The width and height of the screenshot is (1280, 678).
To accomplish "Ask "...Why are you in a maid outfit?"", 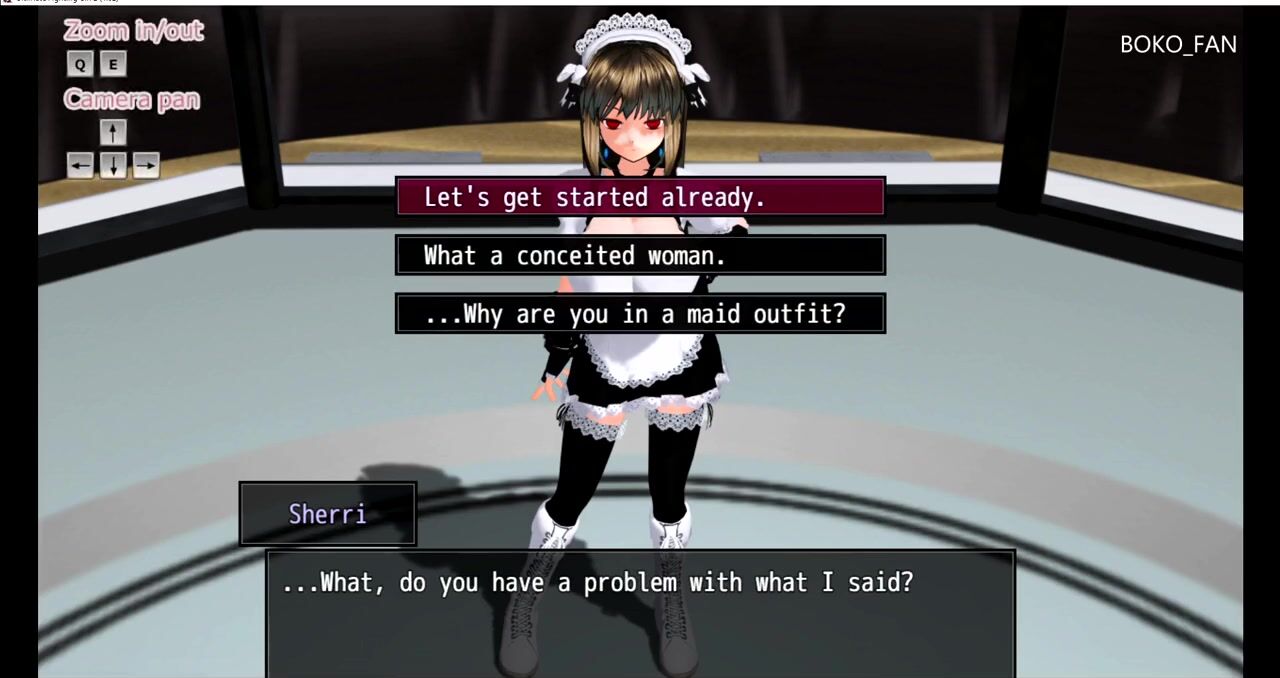I will click(x=640, y=314).
